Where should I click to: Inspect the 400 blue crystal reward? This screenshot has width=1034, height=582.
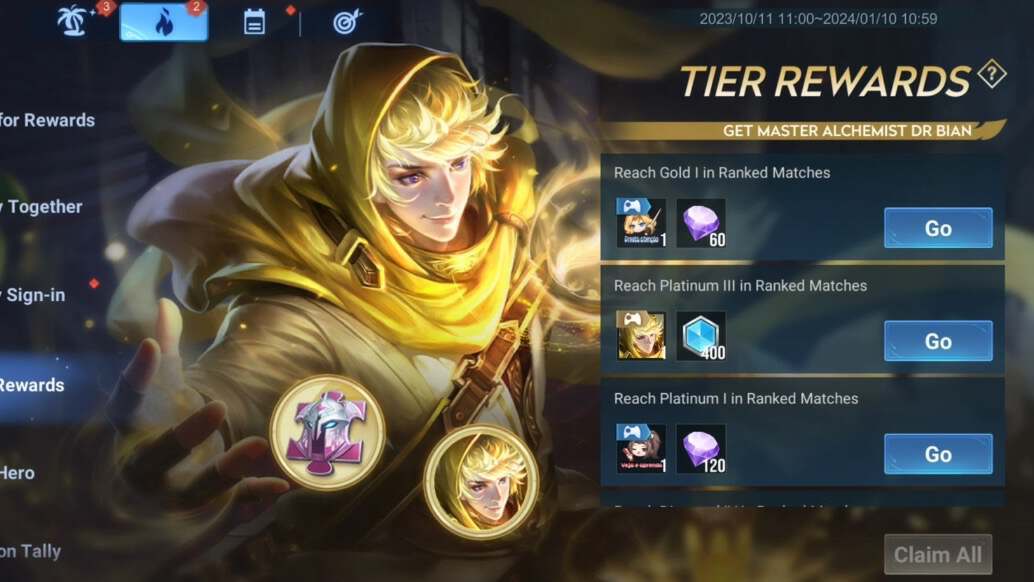(701, 336)
